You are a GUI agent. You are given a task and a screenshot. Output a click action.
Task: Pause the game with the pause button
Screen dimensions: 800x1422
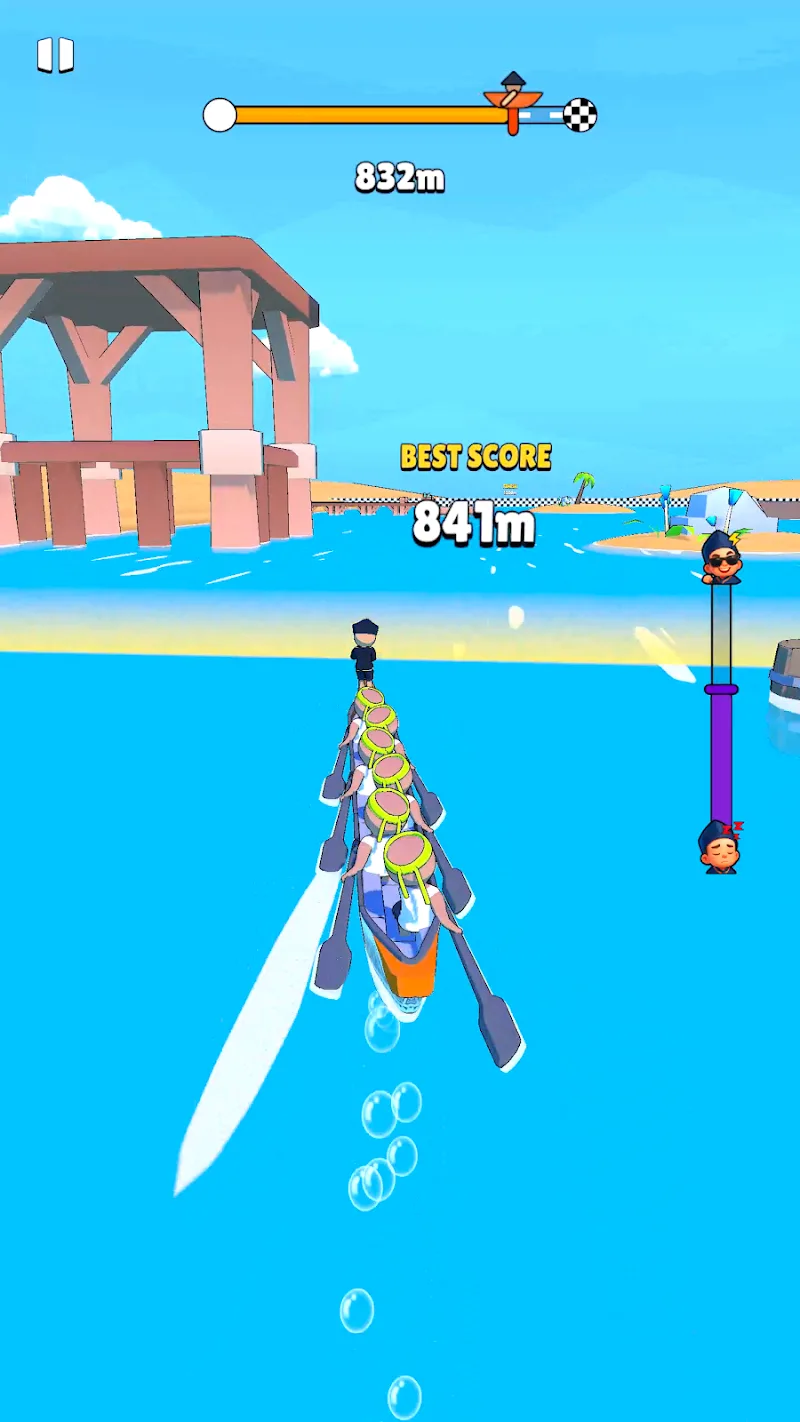pos(55,55)
